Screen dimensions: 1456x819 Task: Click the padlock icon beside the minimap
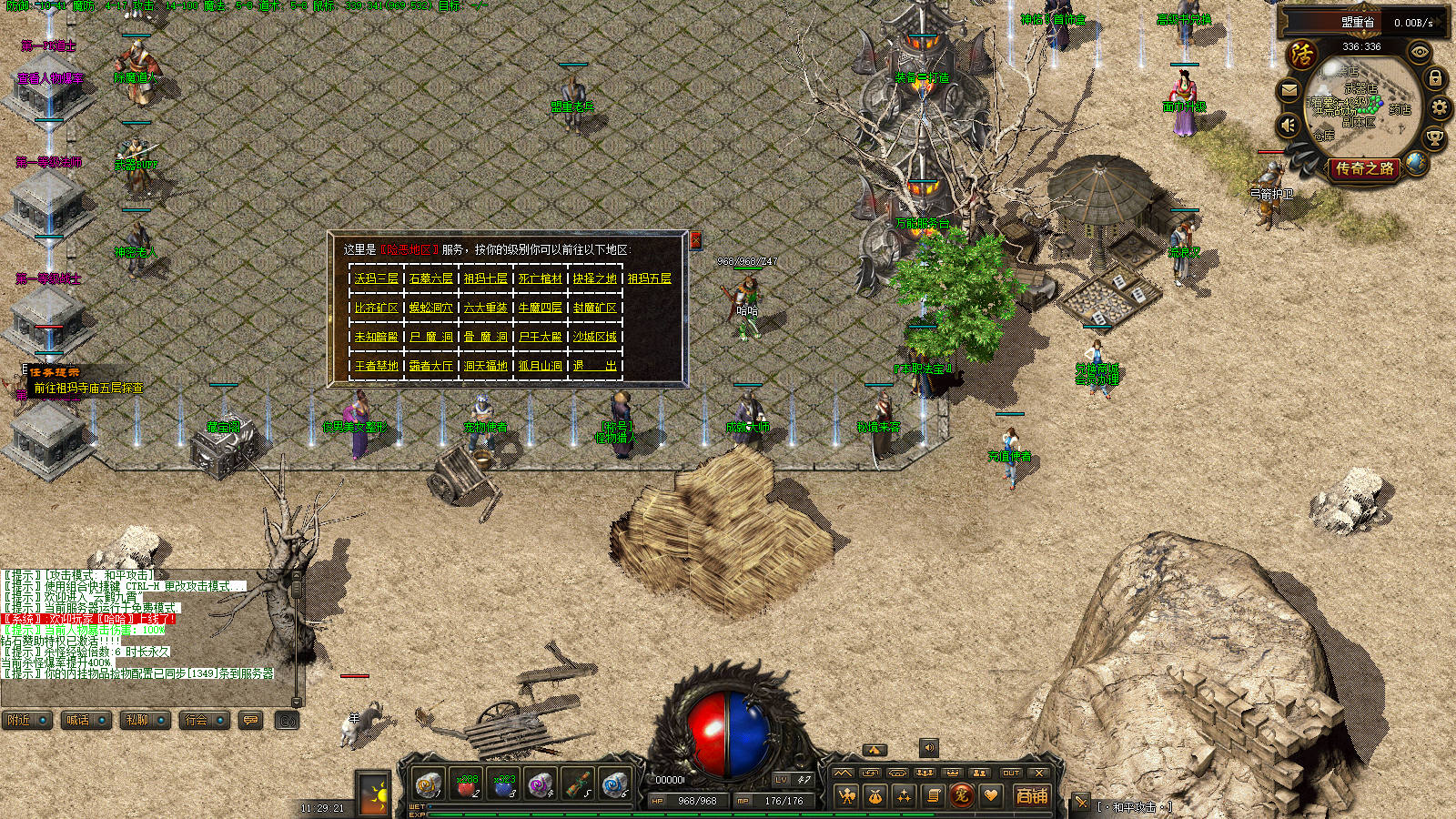coord(1435,79)
